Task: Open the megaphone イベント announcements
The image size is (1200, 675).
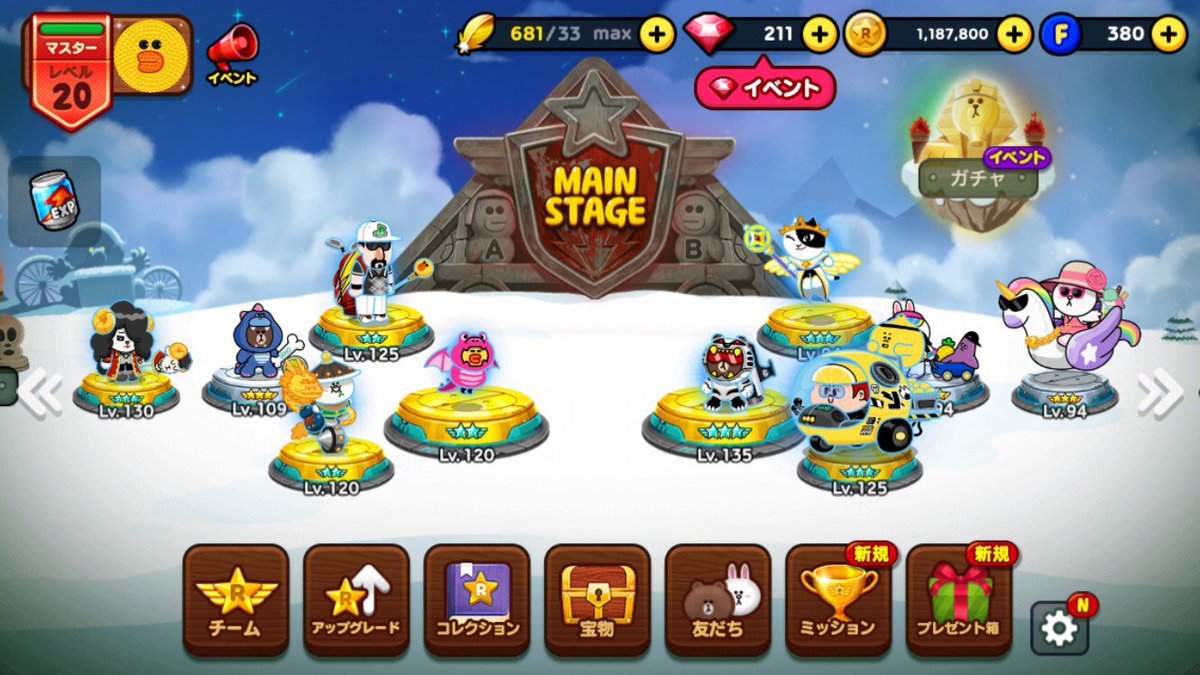Action: click(x=232, y=52)
